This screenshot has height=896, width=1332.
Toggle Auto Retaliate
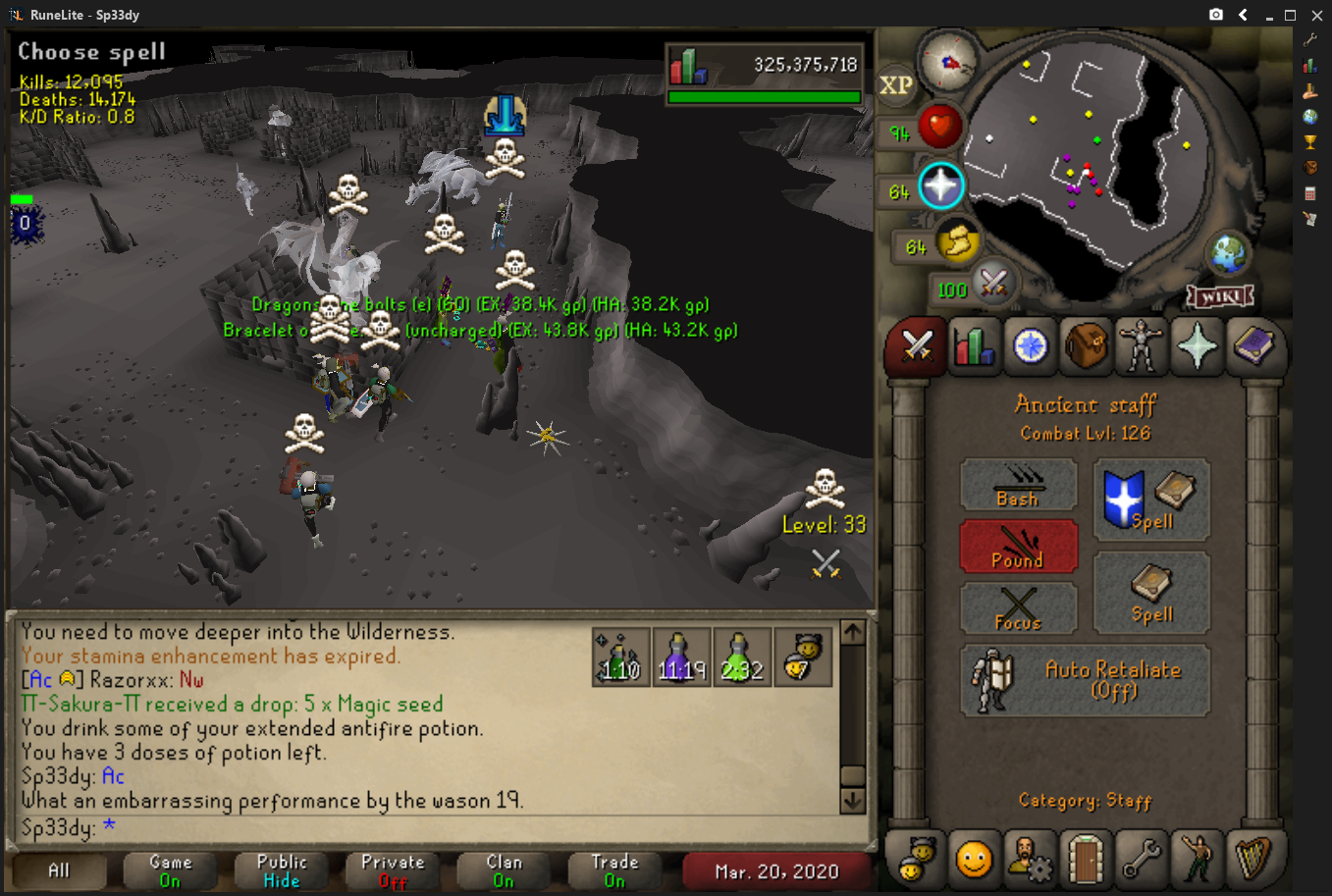(1085, 680)
